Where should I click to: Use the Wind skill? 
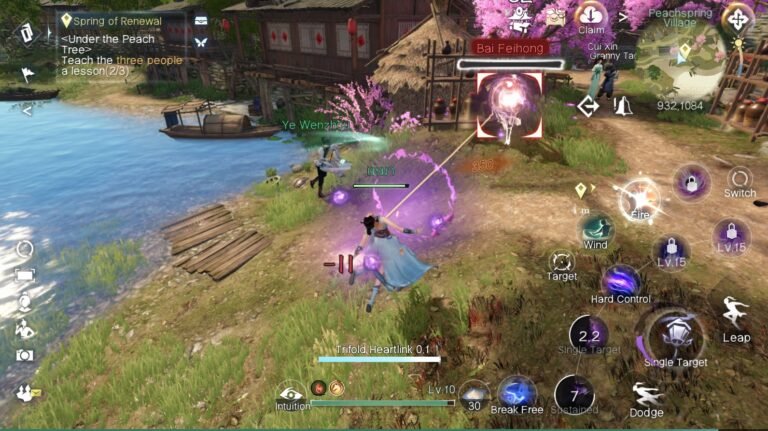click(596, 229)
